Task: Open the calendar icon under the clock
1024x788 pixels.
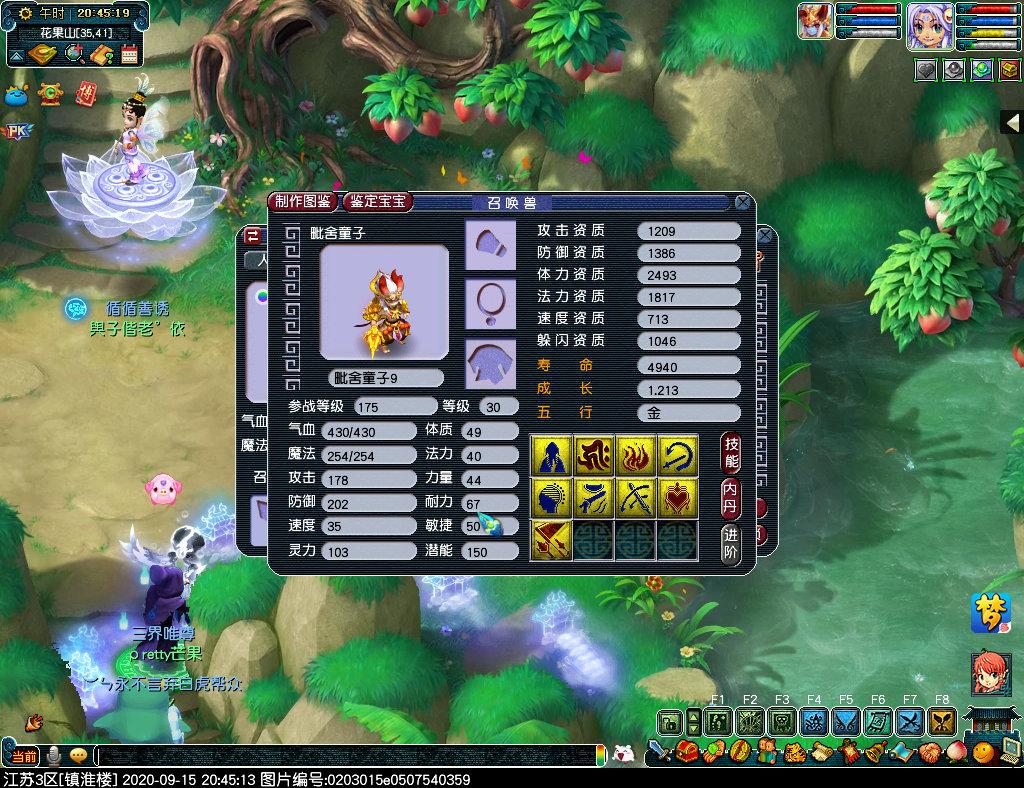Action: click(x=129, y=54)
